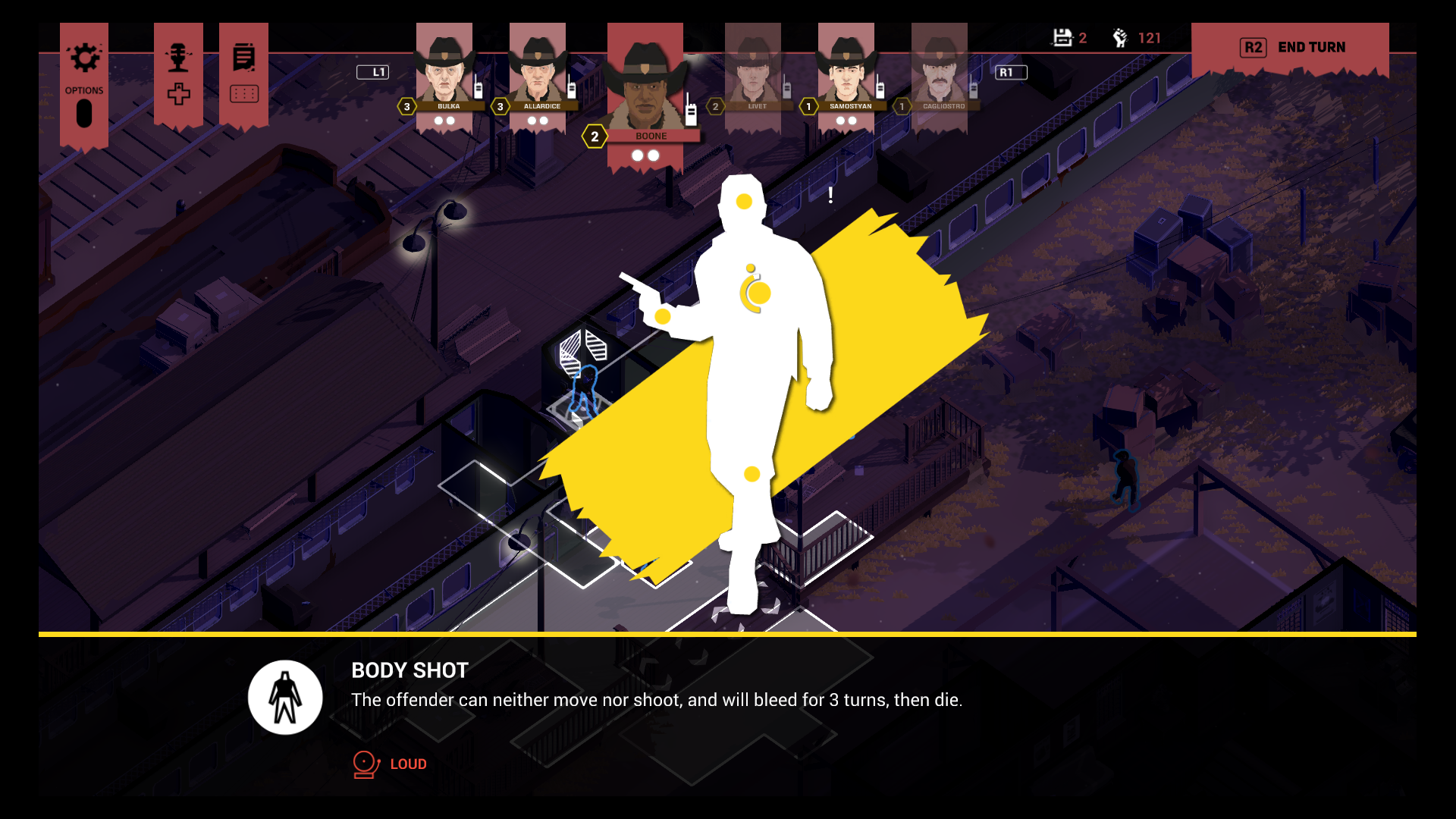Click the notes document icon banner
Viewport: 1456px width, 819px height.
coord(243,58)
